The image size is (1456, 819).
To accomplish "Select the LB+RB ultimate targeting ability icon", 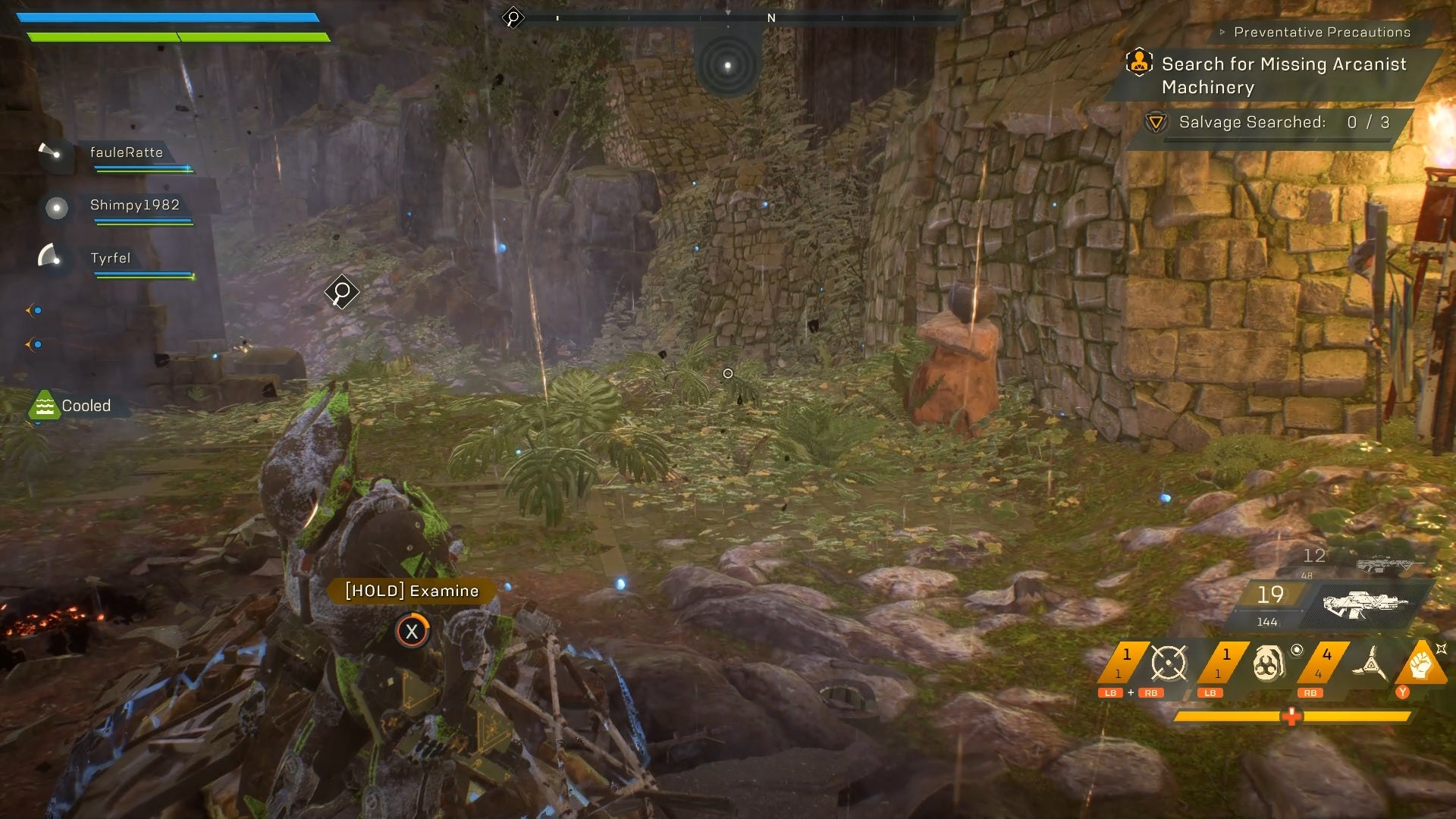I will coord(1168,661).
